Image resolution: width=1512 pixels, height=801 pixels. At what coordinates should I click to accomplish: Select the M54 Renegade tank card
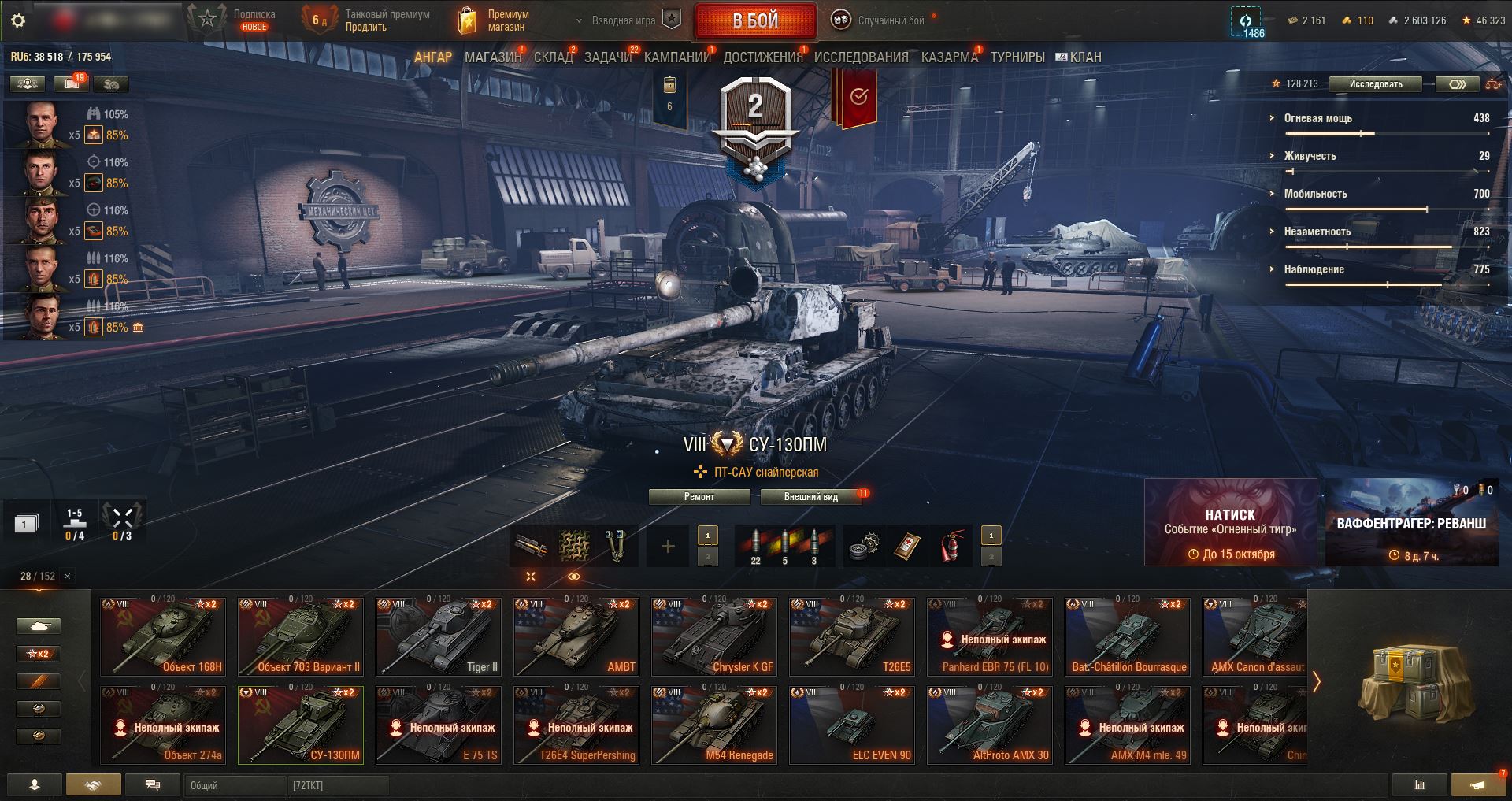coord(714,725)
